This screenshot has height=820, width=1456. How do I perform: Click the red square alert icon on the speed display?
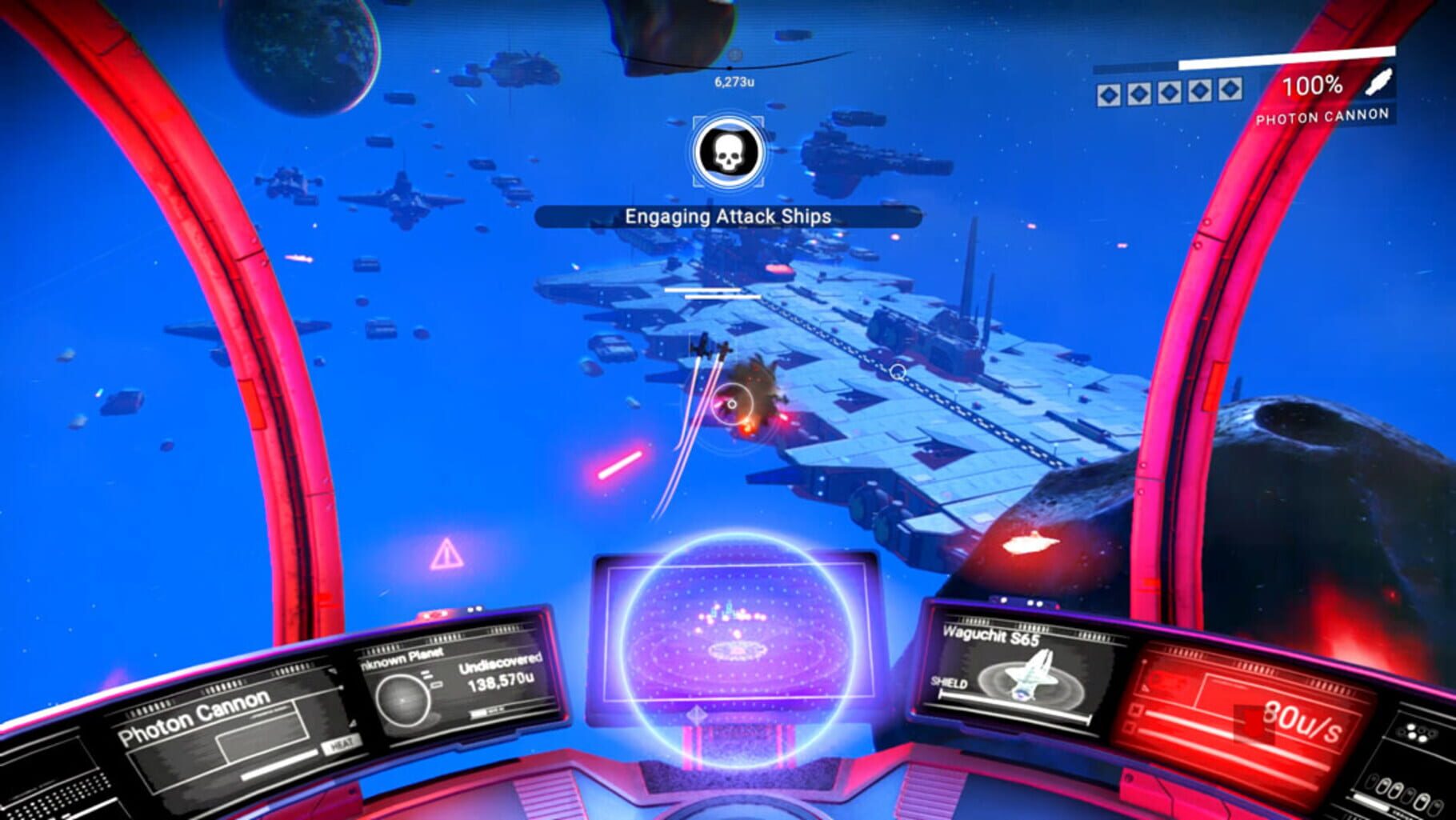tap(1254, 723)
